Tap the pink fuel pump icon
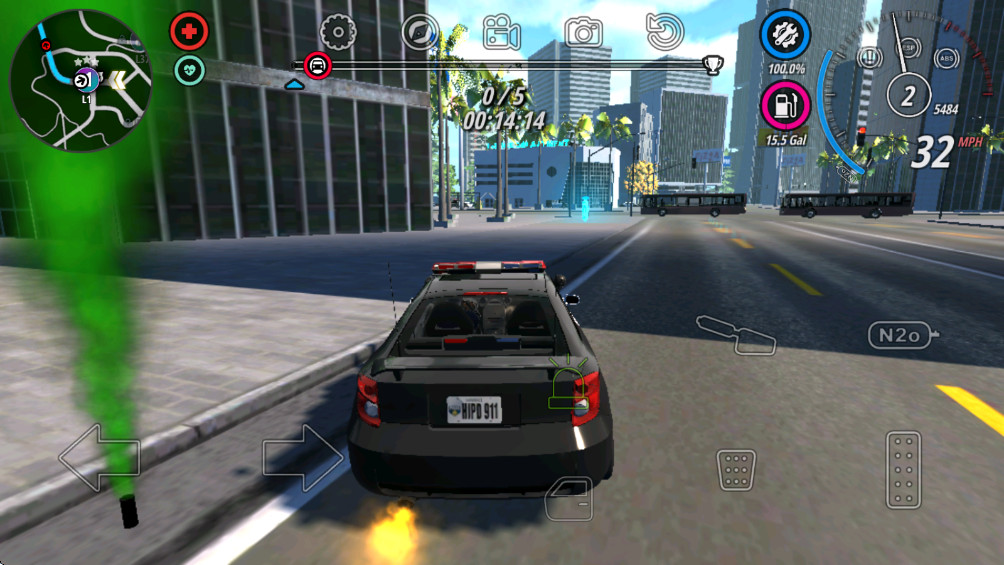This screenshot has width=1004, height=565. point(786,104)
